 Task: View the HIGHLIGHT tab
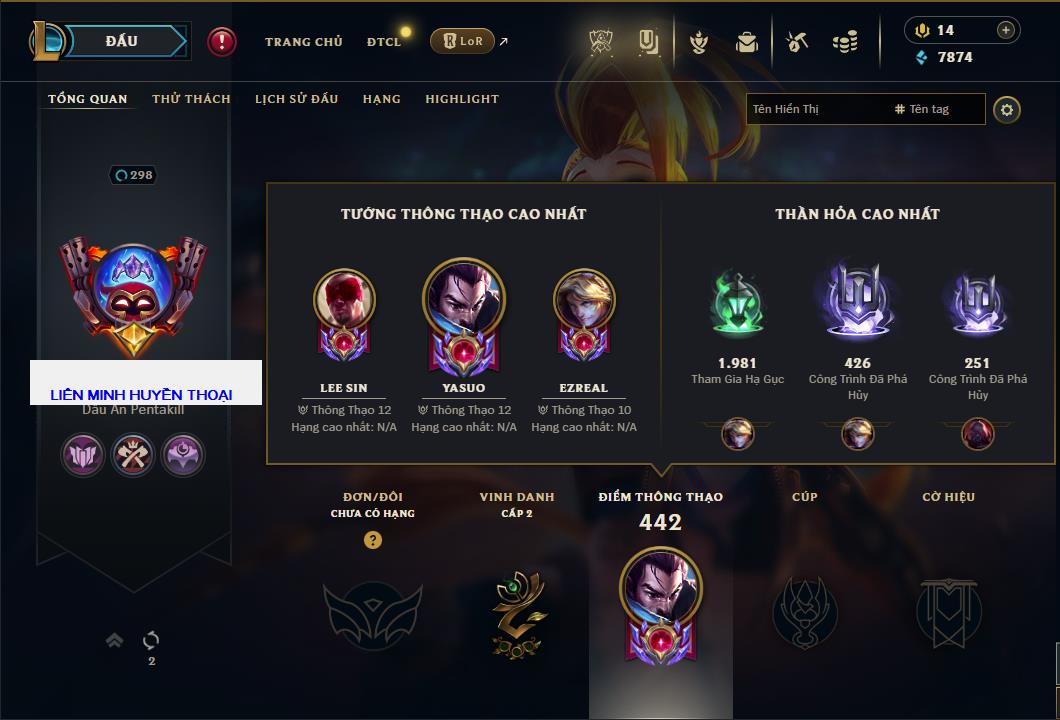(461, 99)
